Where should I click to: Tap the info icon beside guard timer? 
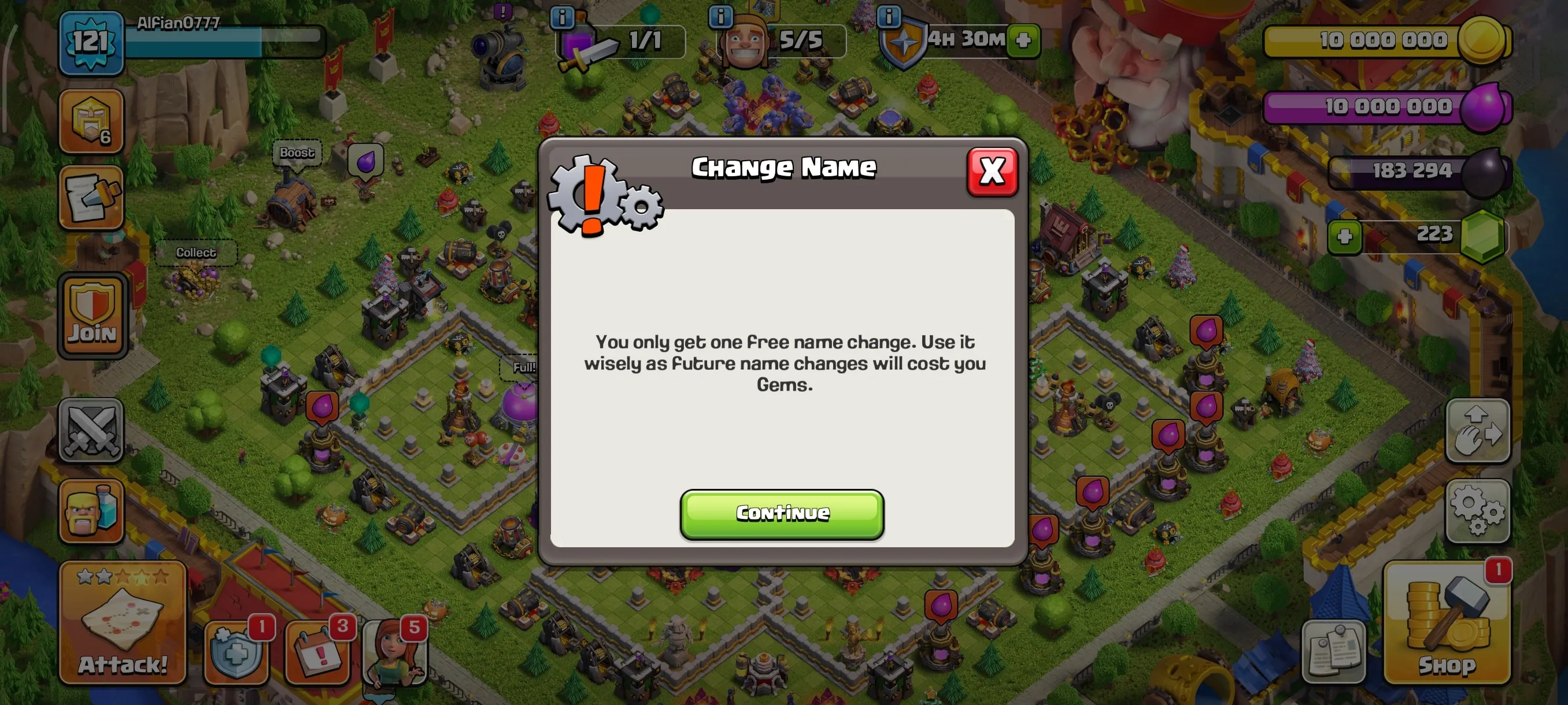coord(890,17)
